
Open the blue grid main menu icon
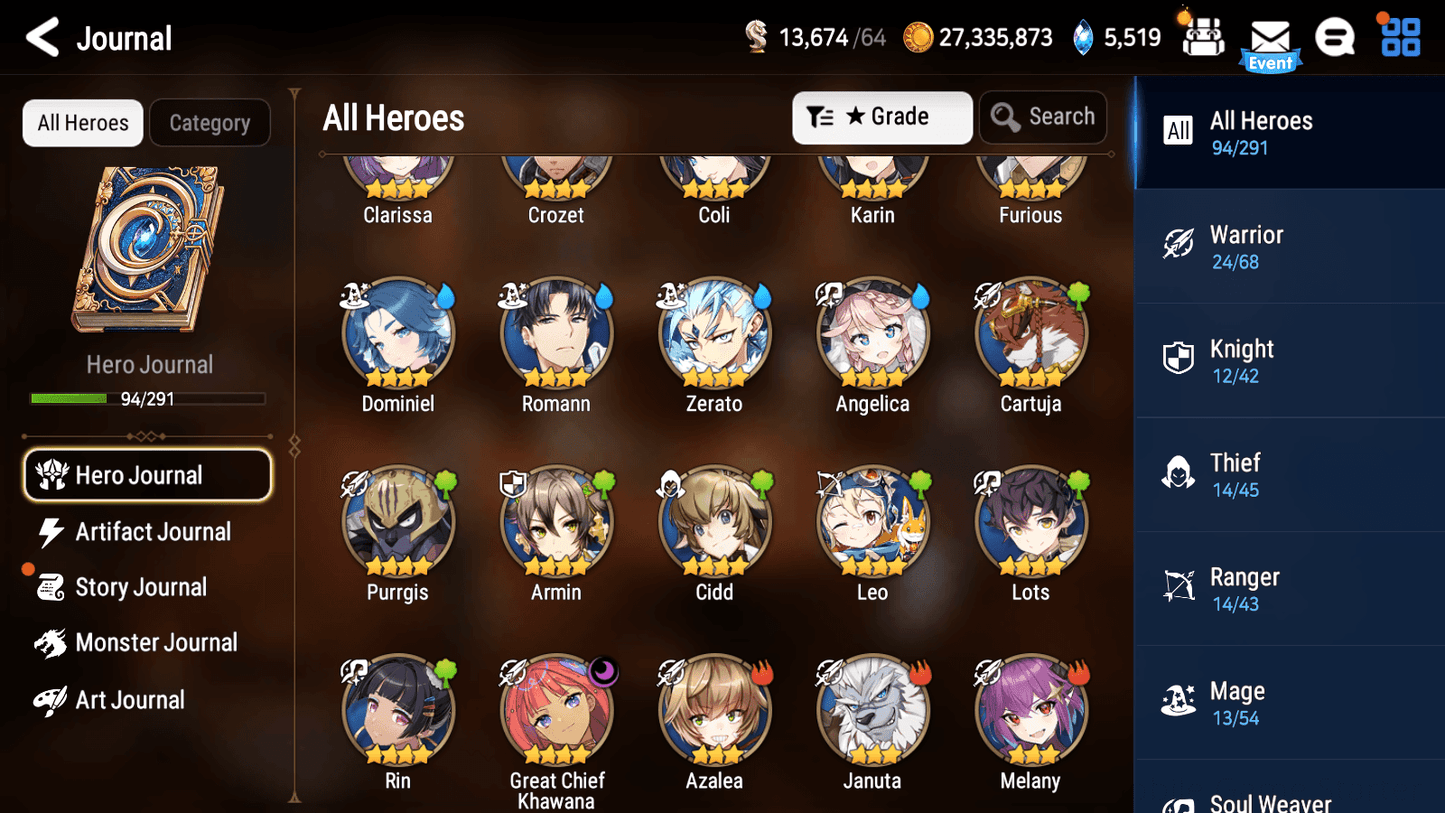coord(1398,37)
